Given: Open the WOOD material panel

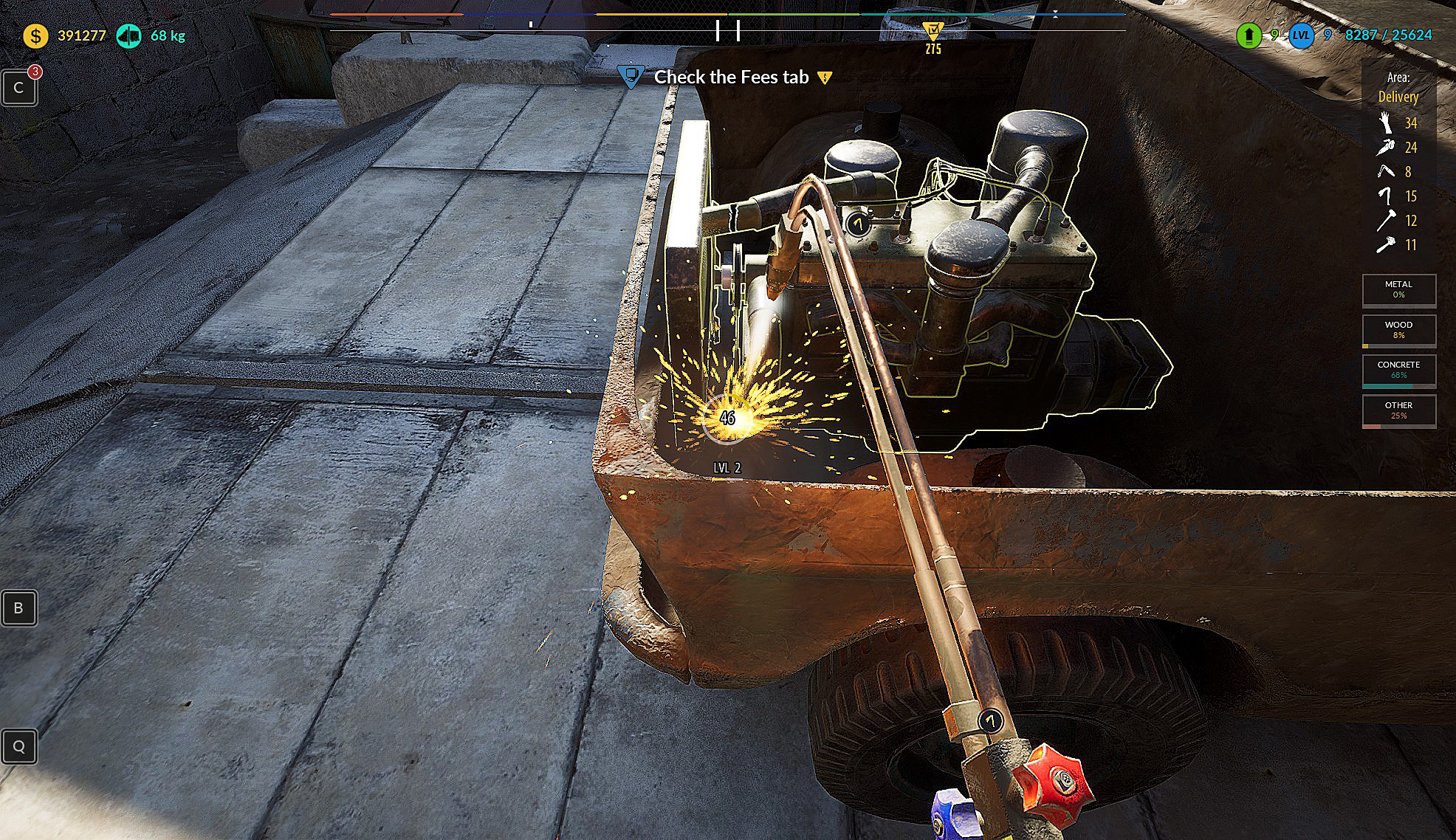Looking at the screenshot, I should 1398,330.
